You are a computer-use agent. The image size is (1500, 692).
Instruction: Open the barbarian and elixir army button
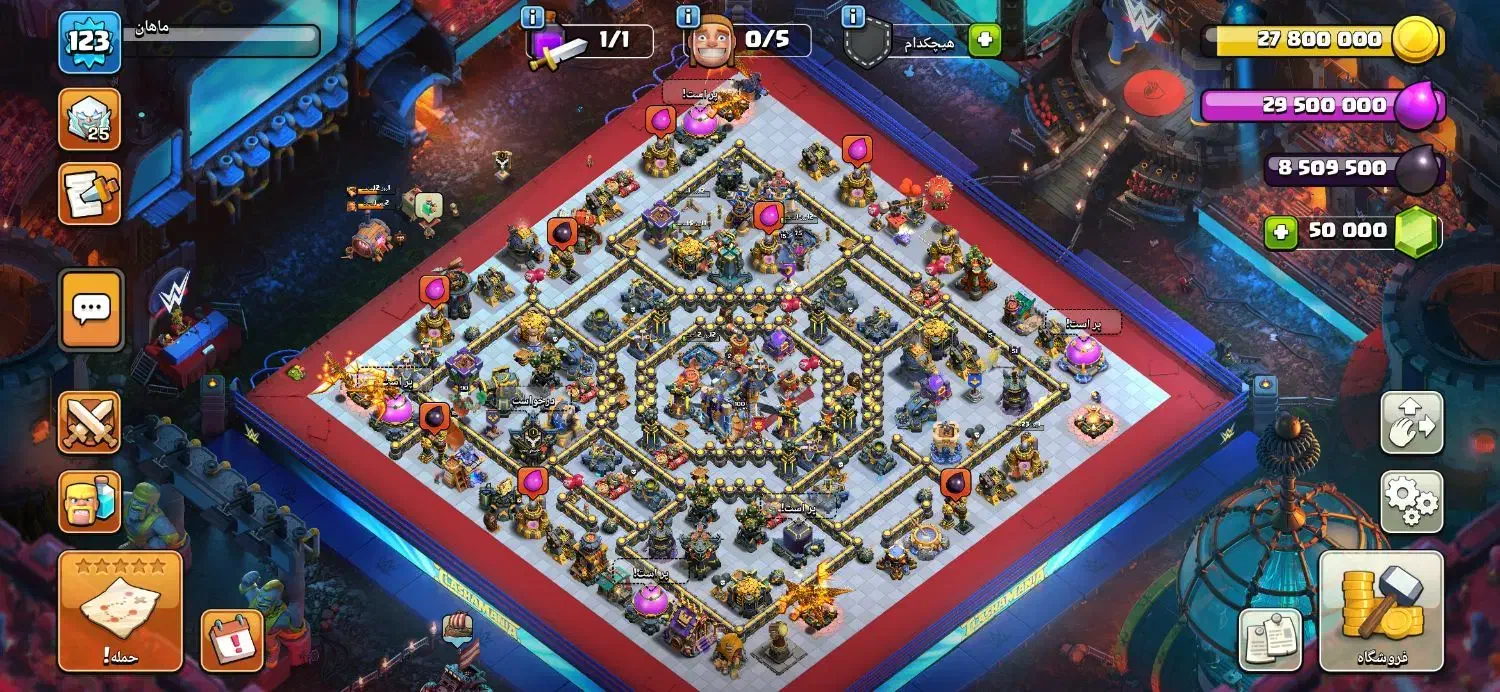[x=90, y=502]
